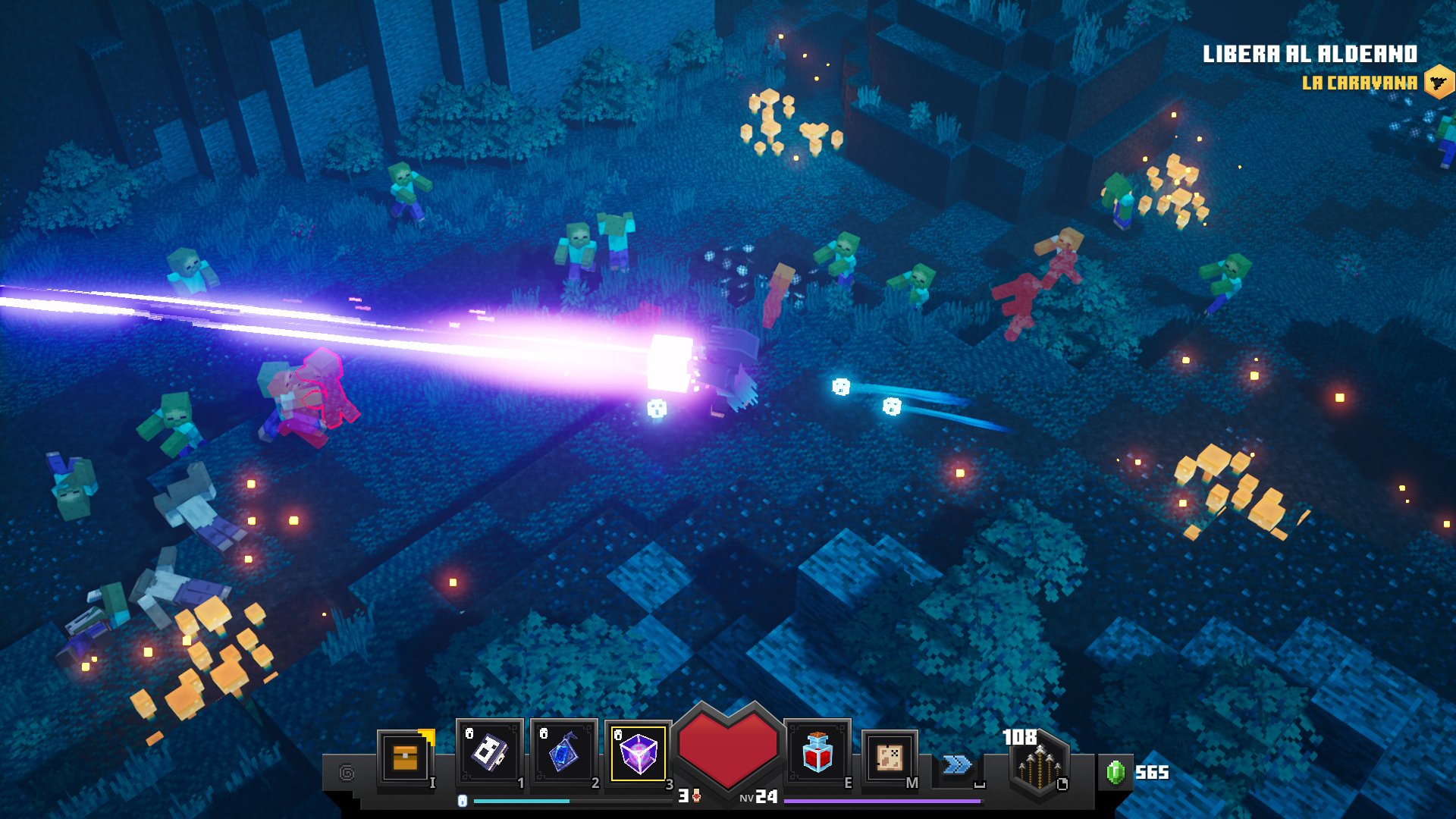The width and height of the screenshot is (1456, 819).
Task: Click the blue dash roll chevron icon
Action: click(x=956, y=765)
